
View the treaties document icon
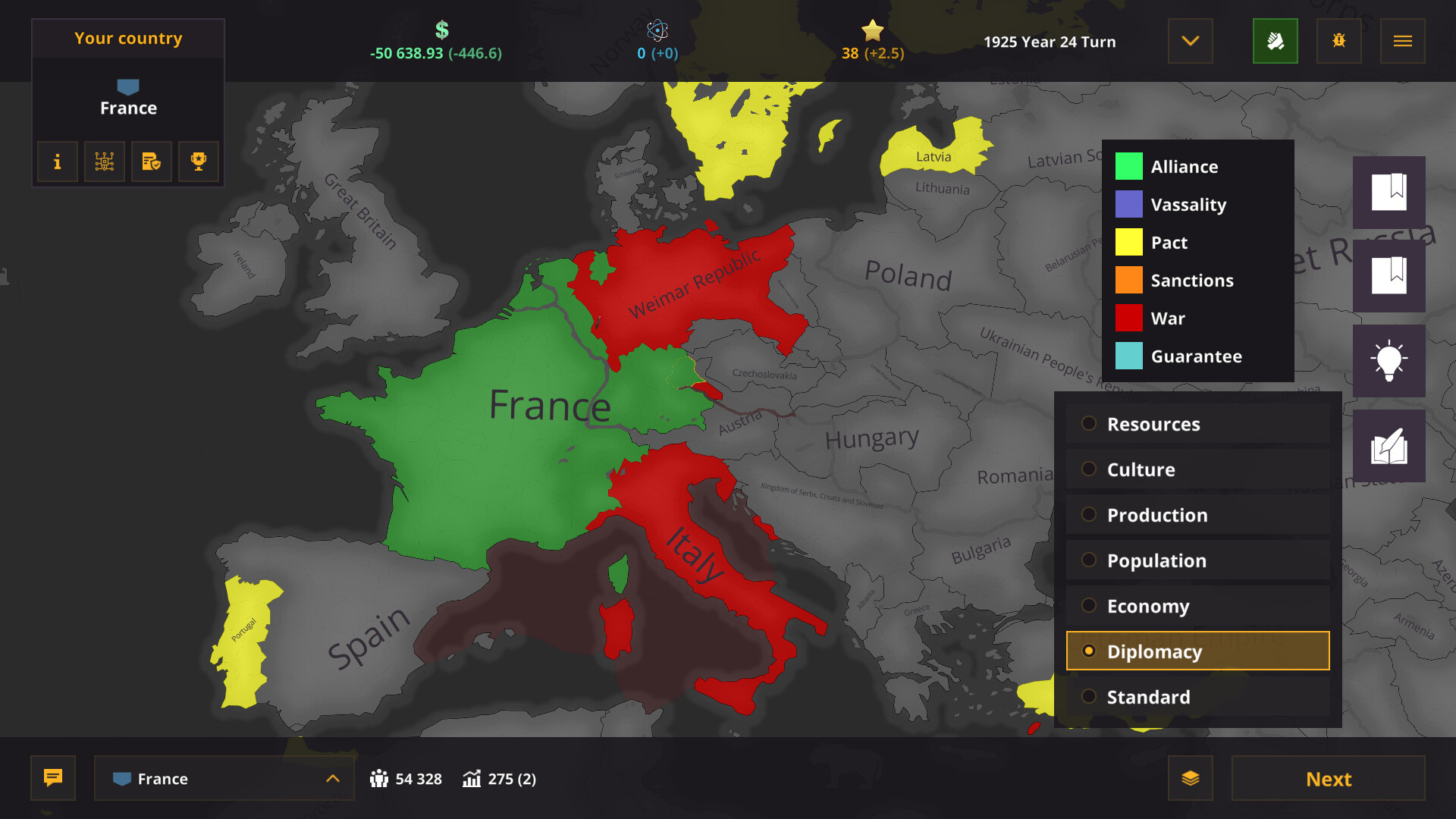point(151,162)
